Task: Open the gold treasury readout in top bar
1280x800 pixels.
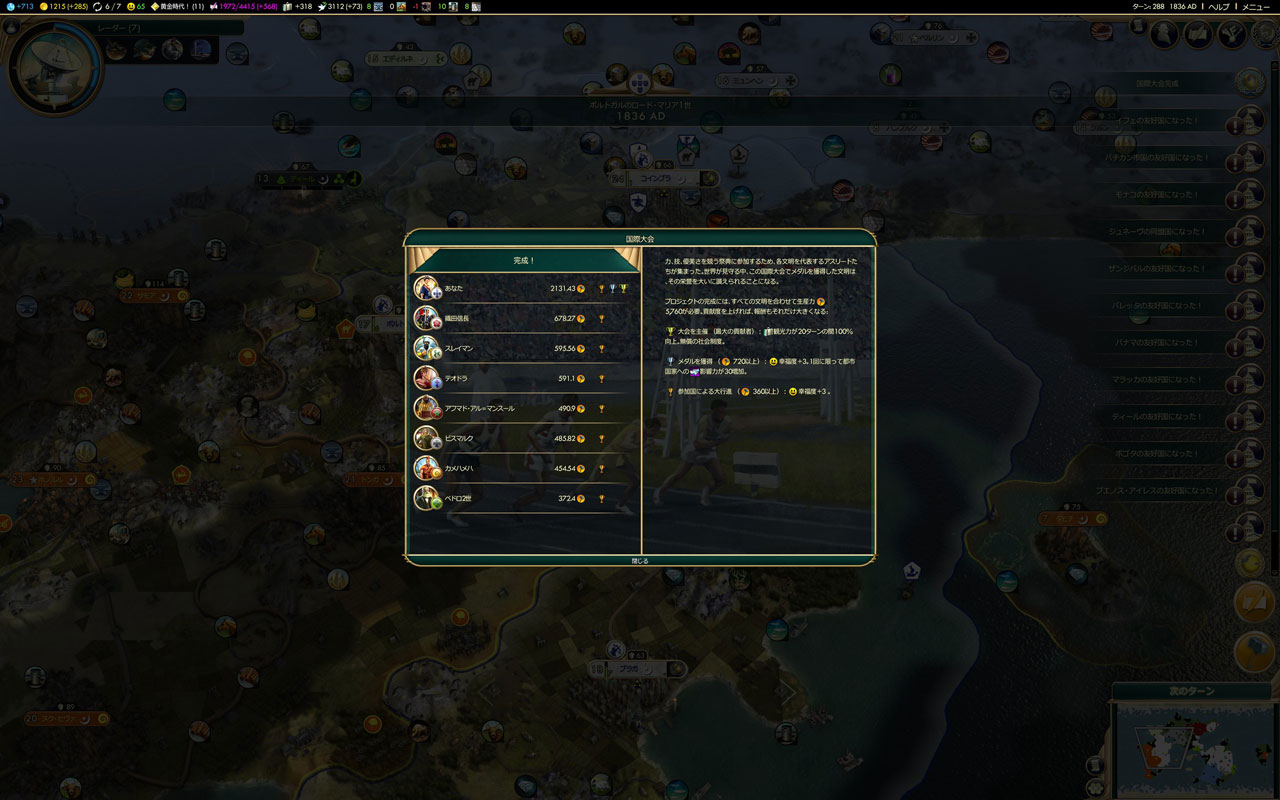Action: point(67,6)
